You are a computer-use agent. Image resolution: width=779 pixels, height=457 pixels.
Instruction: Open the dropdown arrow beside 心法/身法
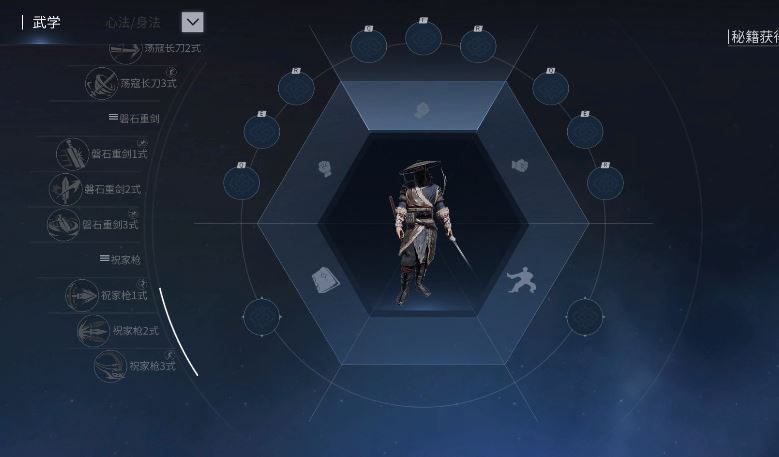pyautogui.click(x=193, y=22)
